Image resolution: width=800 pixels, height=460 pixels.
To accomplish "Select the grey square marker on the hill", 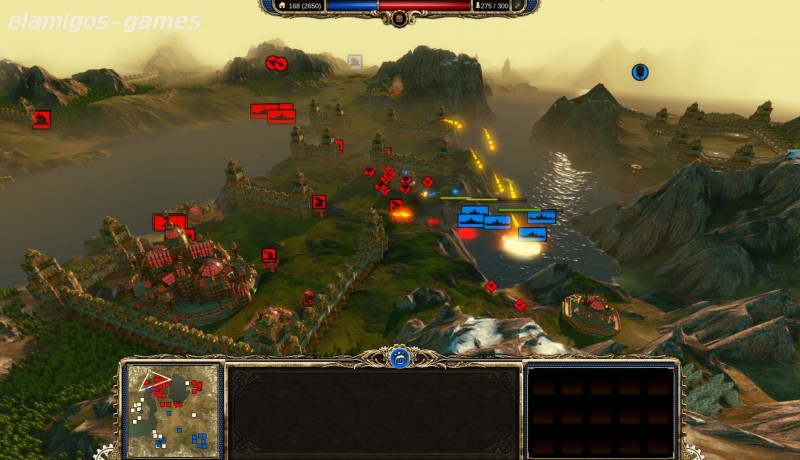I will [354, 61].
